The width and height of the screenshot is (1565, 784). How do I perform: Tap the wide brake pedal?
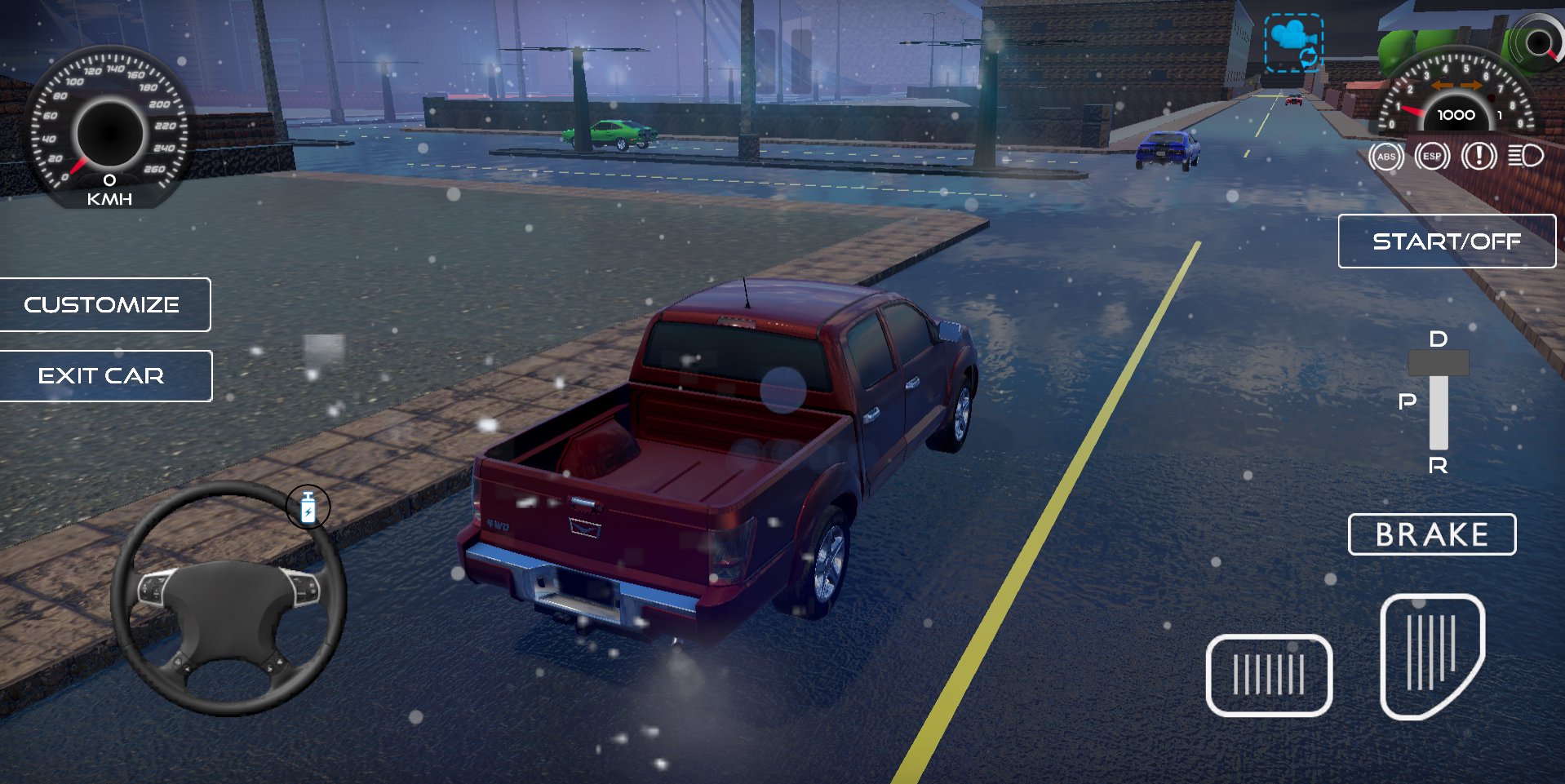tap(1268, 675)
